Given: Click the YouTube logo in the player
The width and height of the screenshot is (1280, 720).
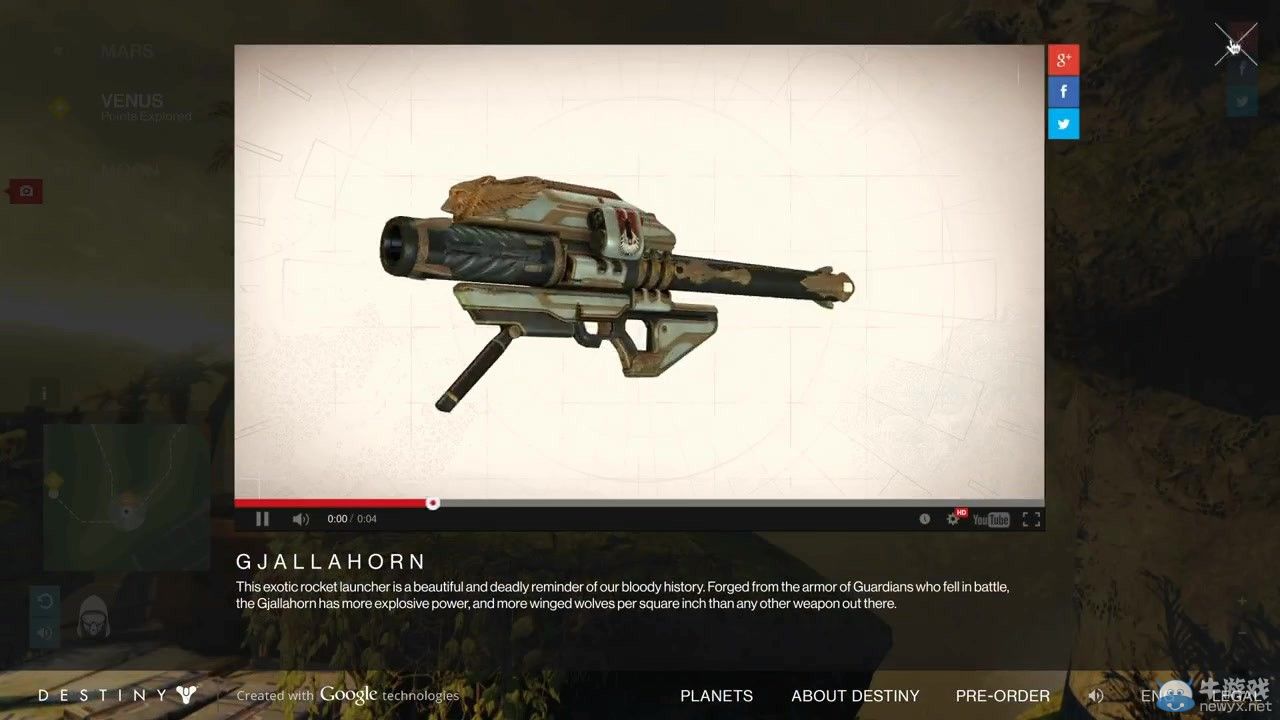Looking at the screenshot, I should click(990, 519).
